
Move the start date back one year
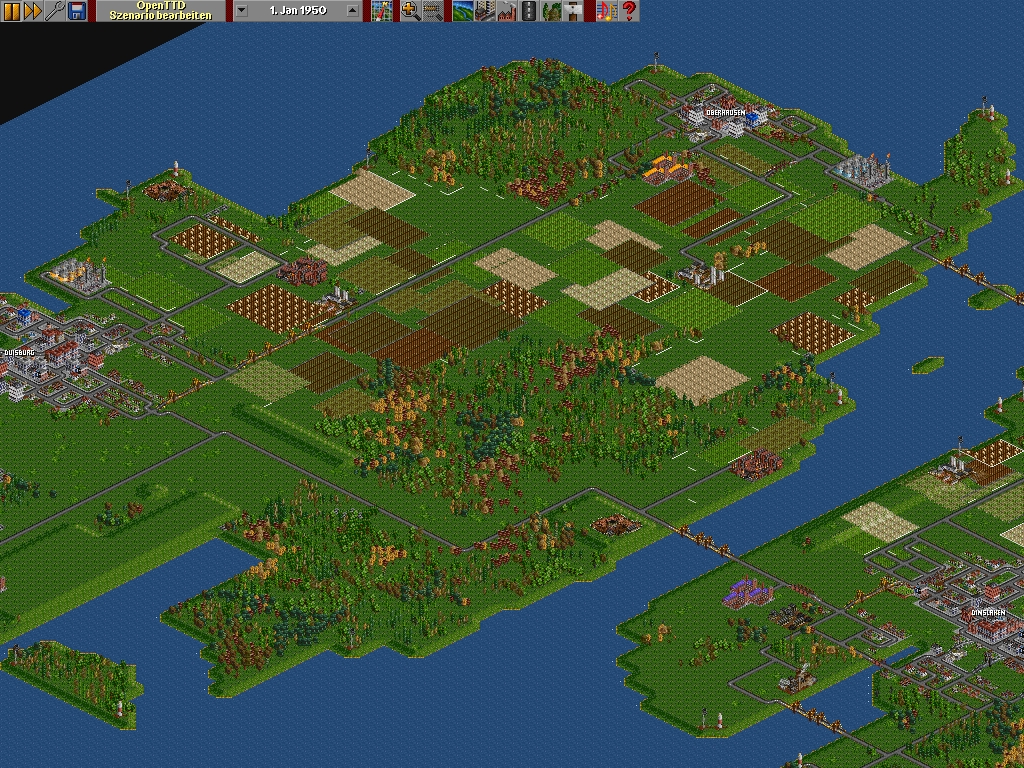coord(242,11)
